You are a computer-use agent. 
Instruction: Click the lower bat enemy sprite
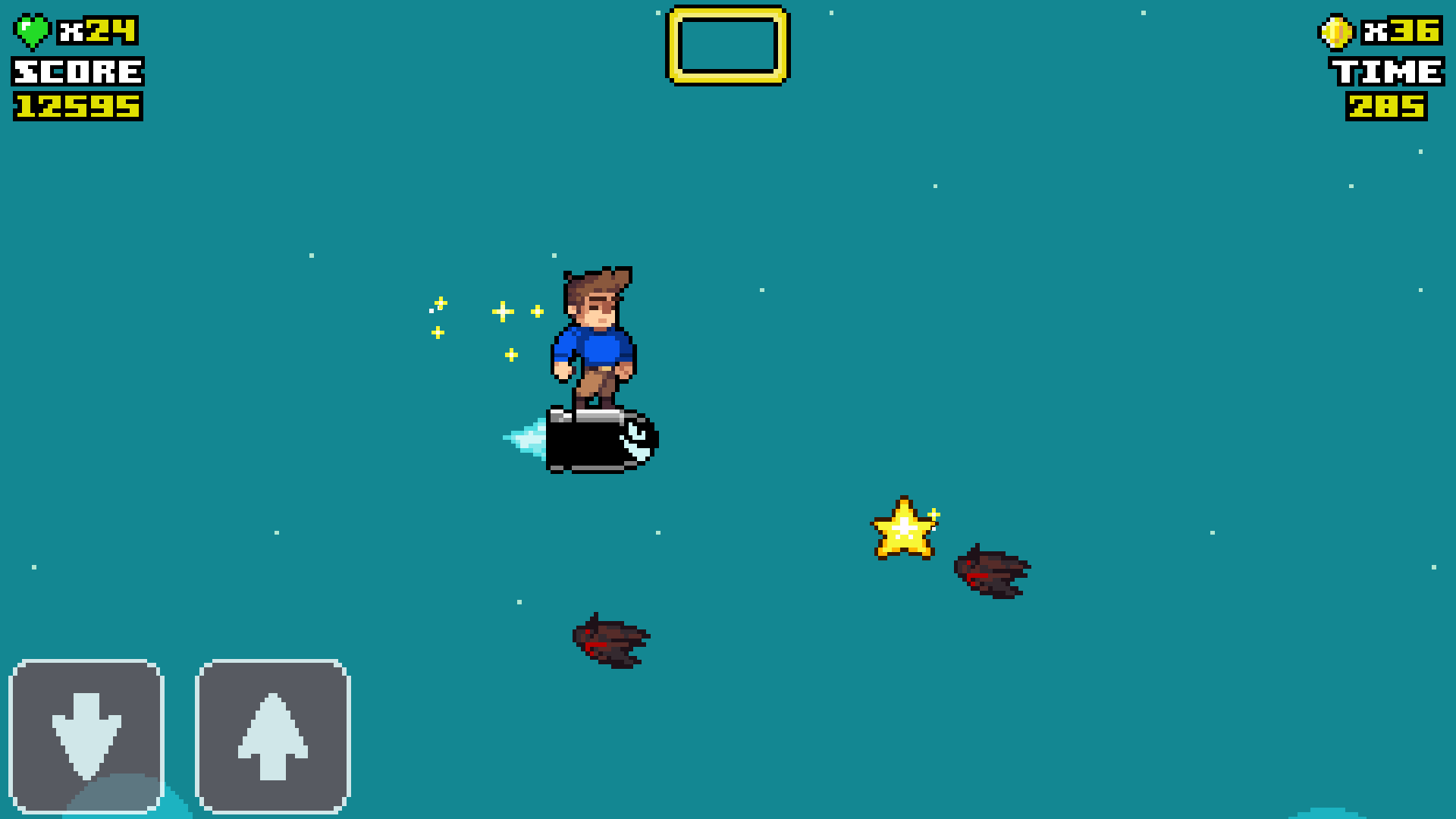pyautogui.click(x=610, y=641)
